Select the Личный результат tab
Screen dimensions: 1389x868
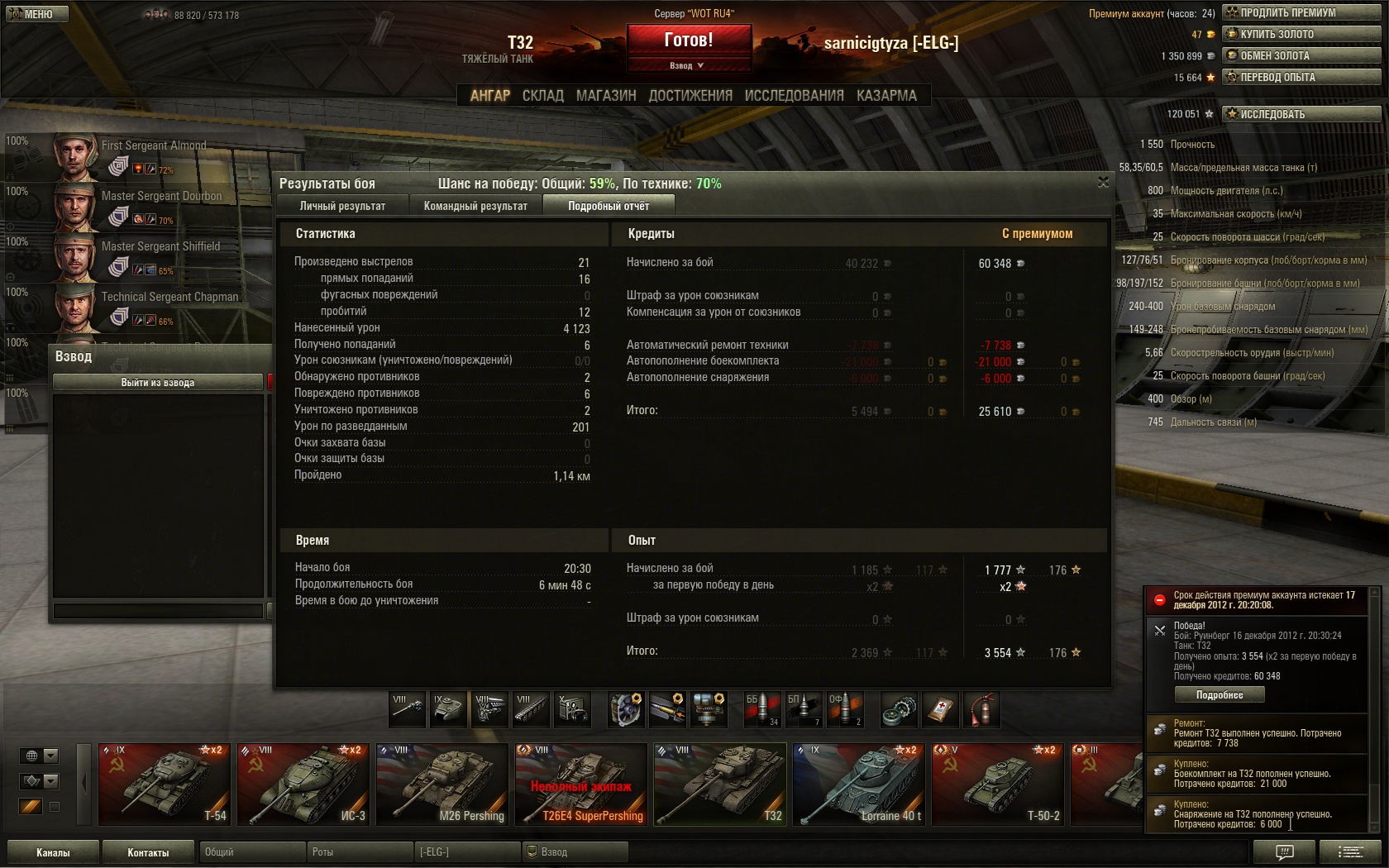[342, 206]
